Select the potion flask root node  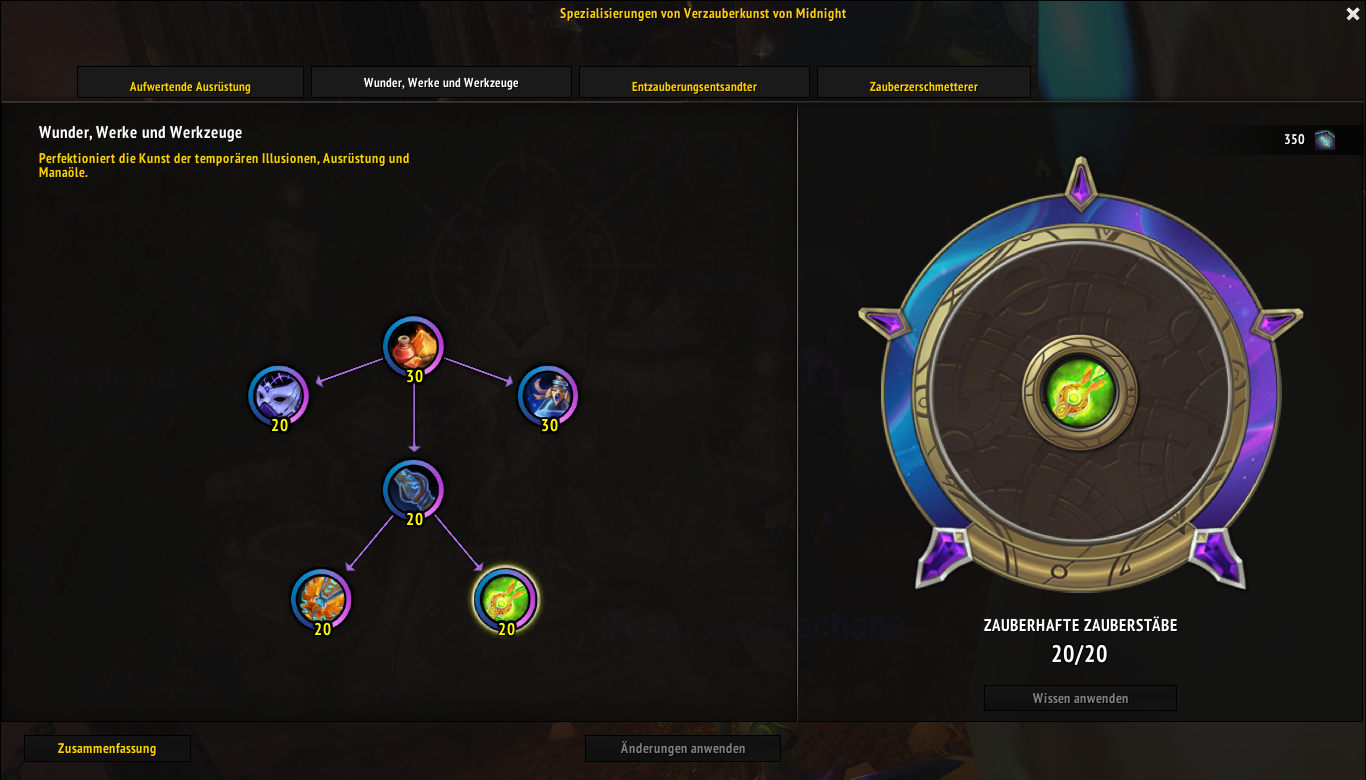(413, 346)
